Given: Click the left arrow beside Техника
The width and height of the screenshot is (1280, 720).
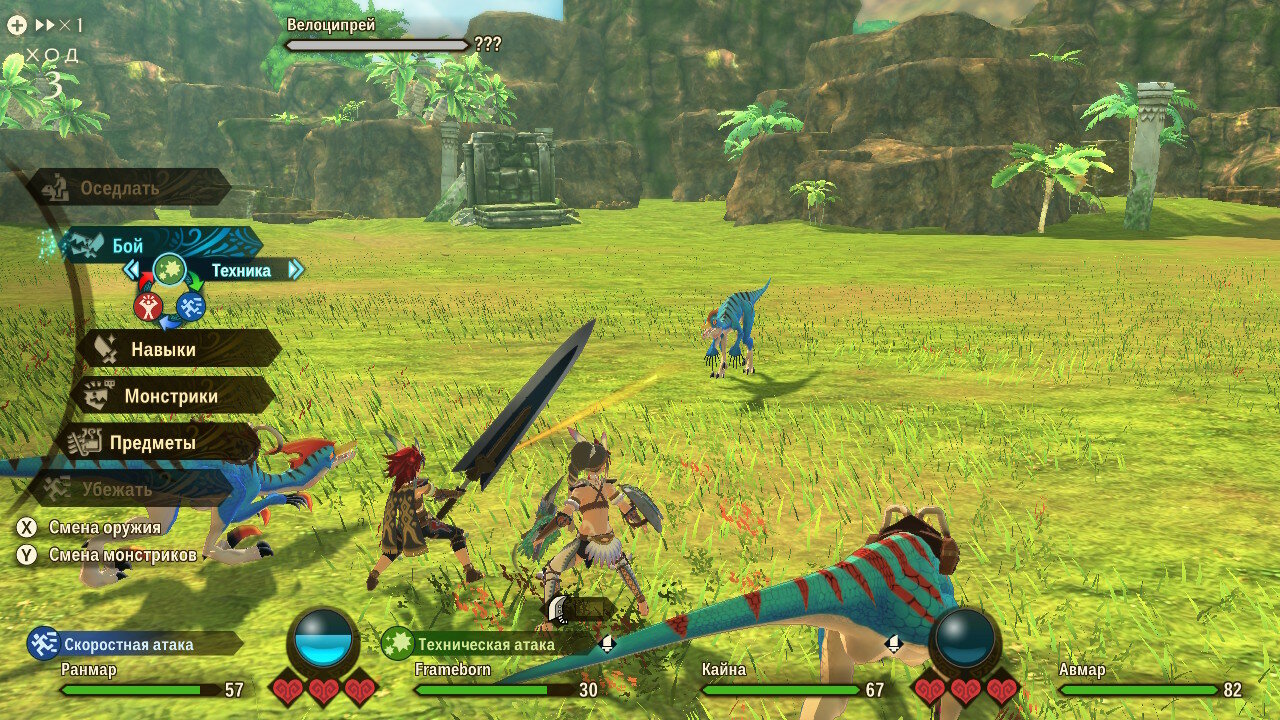Looking at the screenshot, I should tap(131, 270).
